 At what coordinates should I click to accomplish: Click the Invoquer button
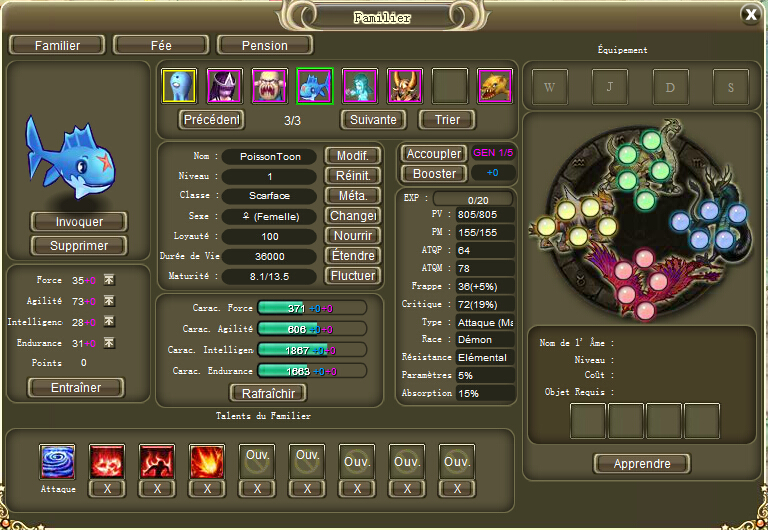pyautogui.click(x=79, y=222)
